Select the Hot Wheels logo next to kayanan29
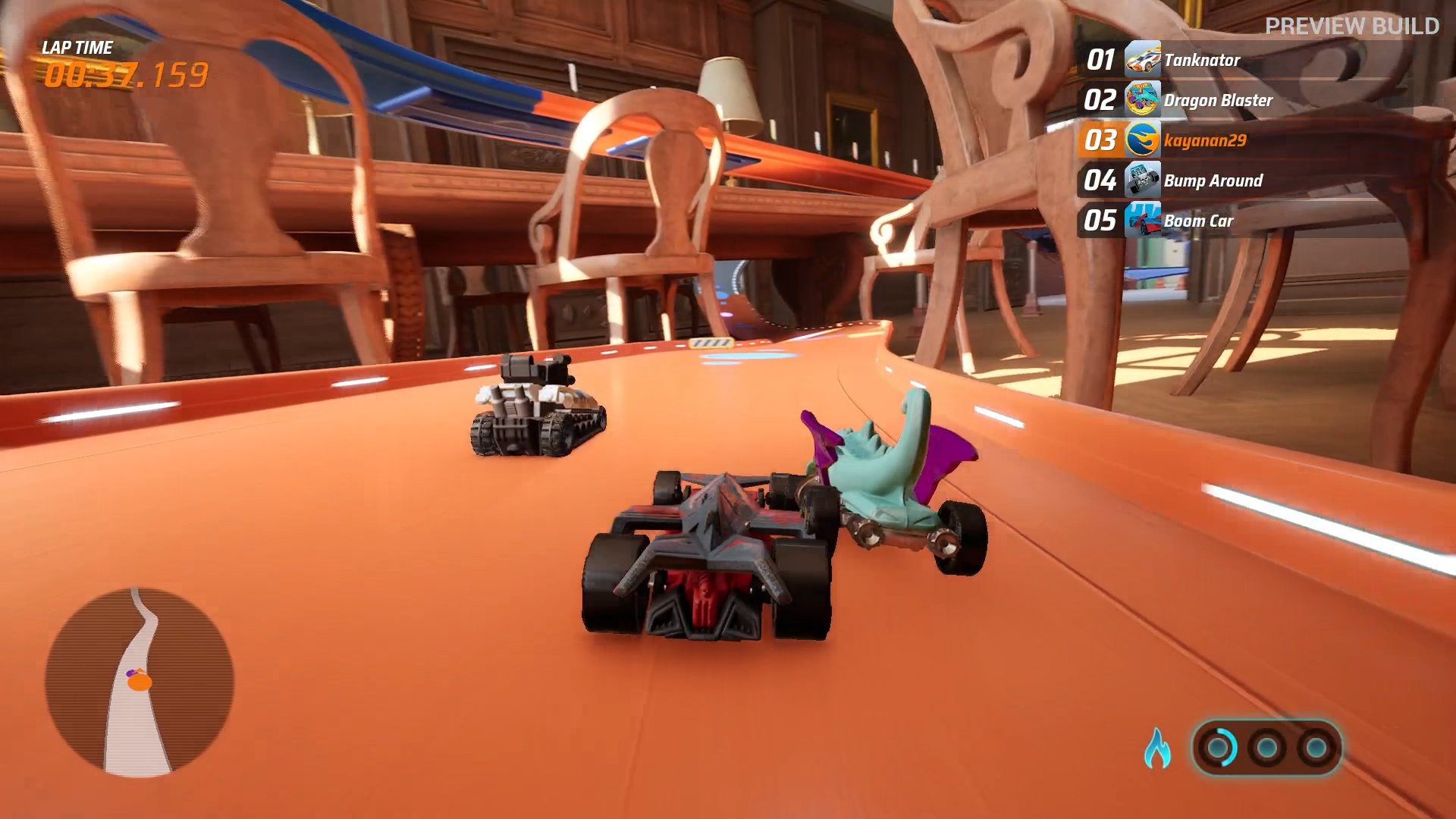The width and height of the screenshot is (1456, 819). point(1142,139)
